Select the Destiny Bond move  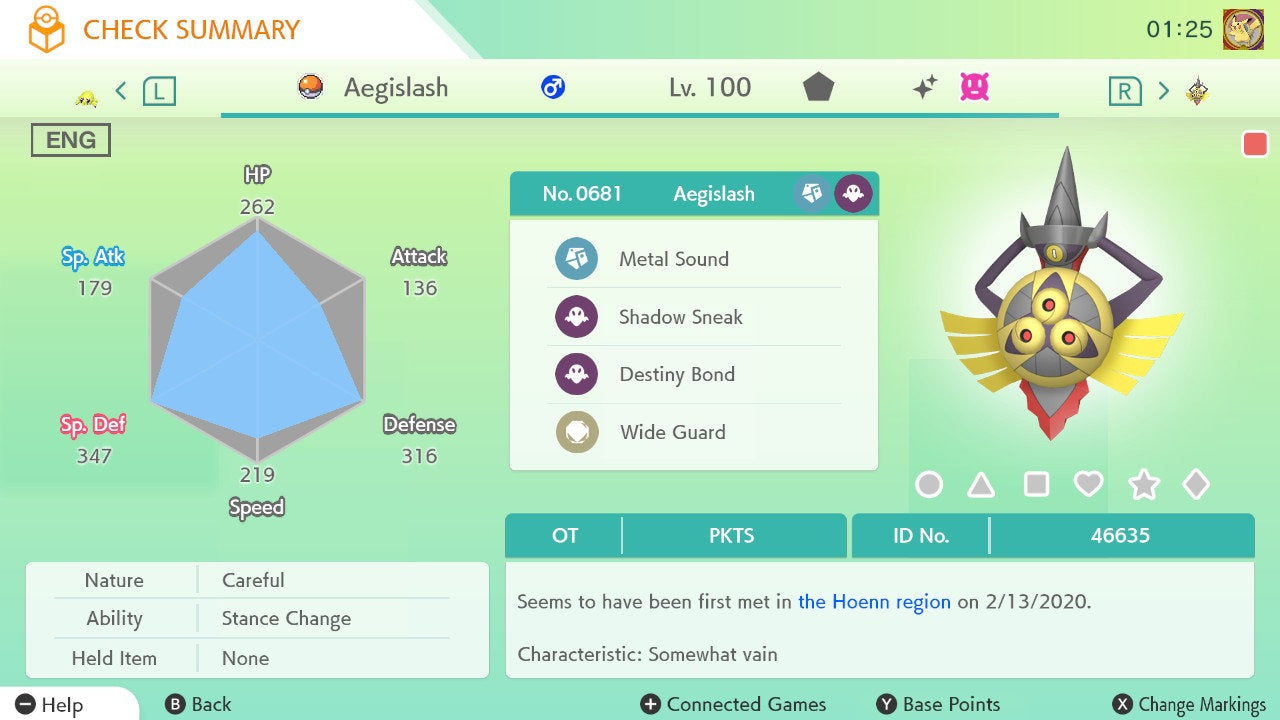[676, 375]
